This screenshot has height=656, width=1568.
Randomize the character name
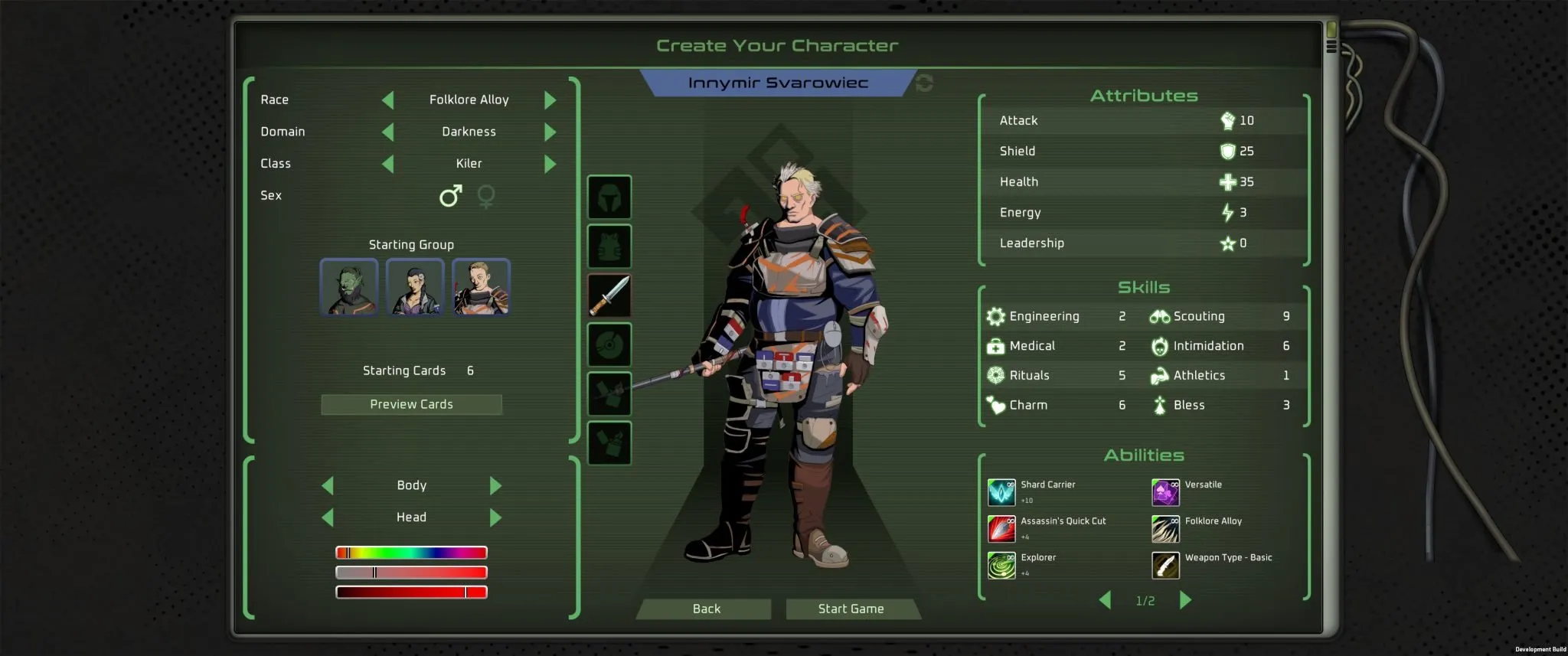tap(924, 83)
